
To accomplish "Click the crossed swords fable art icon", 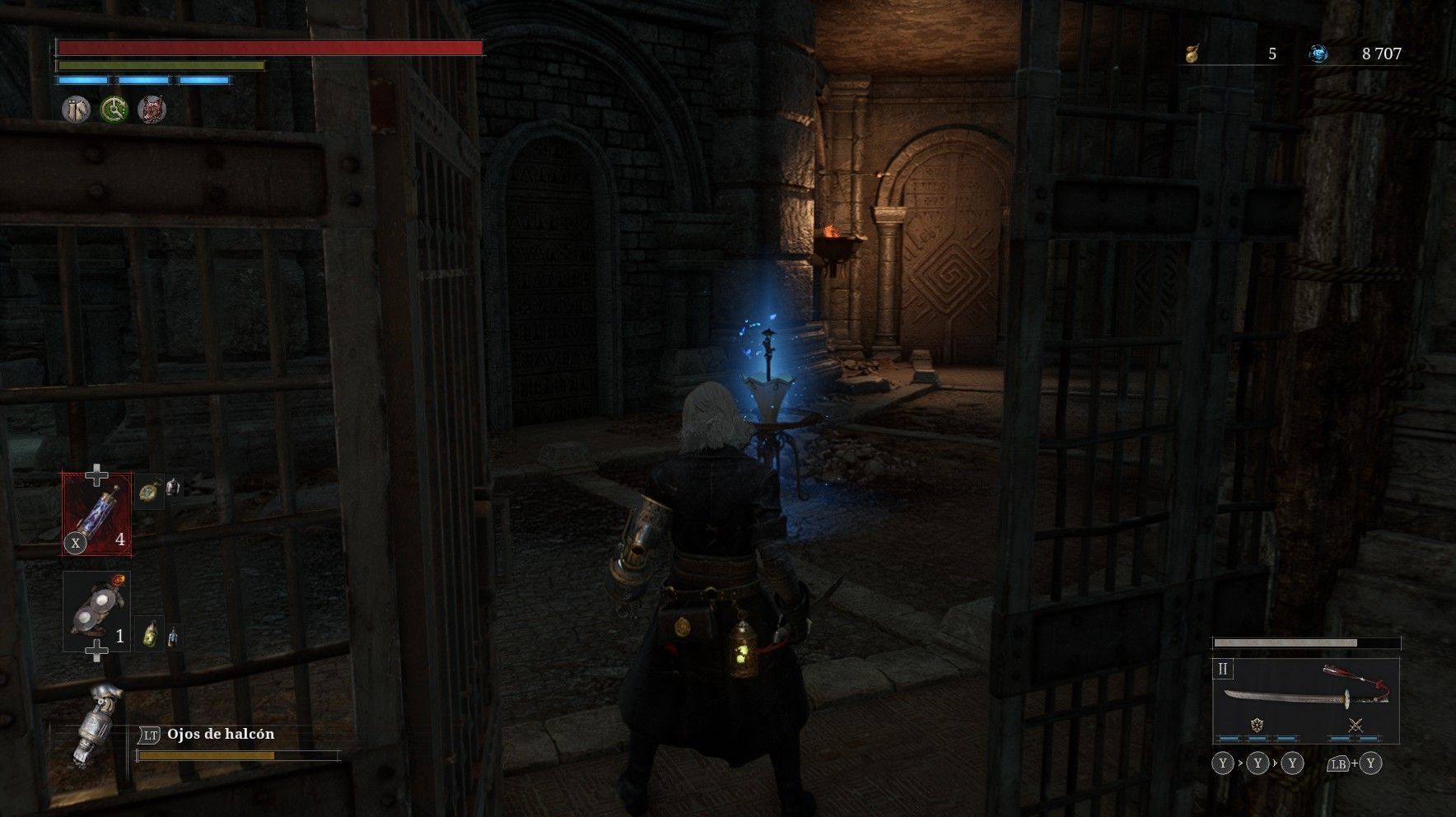I will coord(1355,726).
